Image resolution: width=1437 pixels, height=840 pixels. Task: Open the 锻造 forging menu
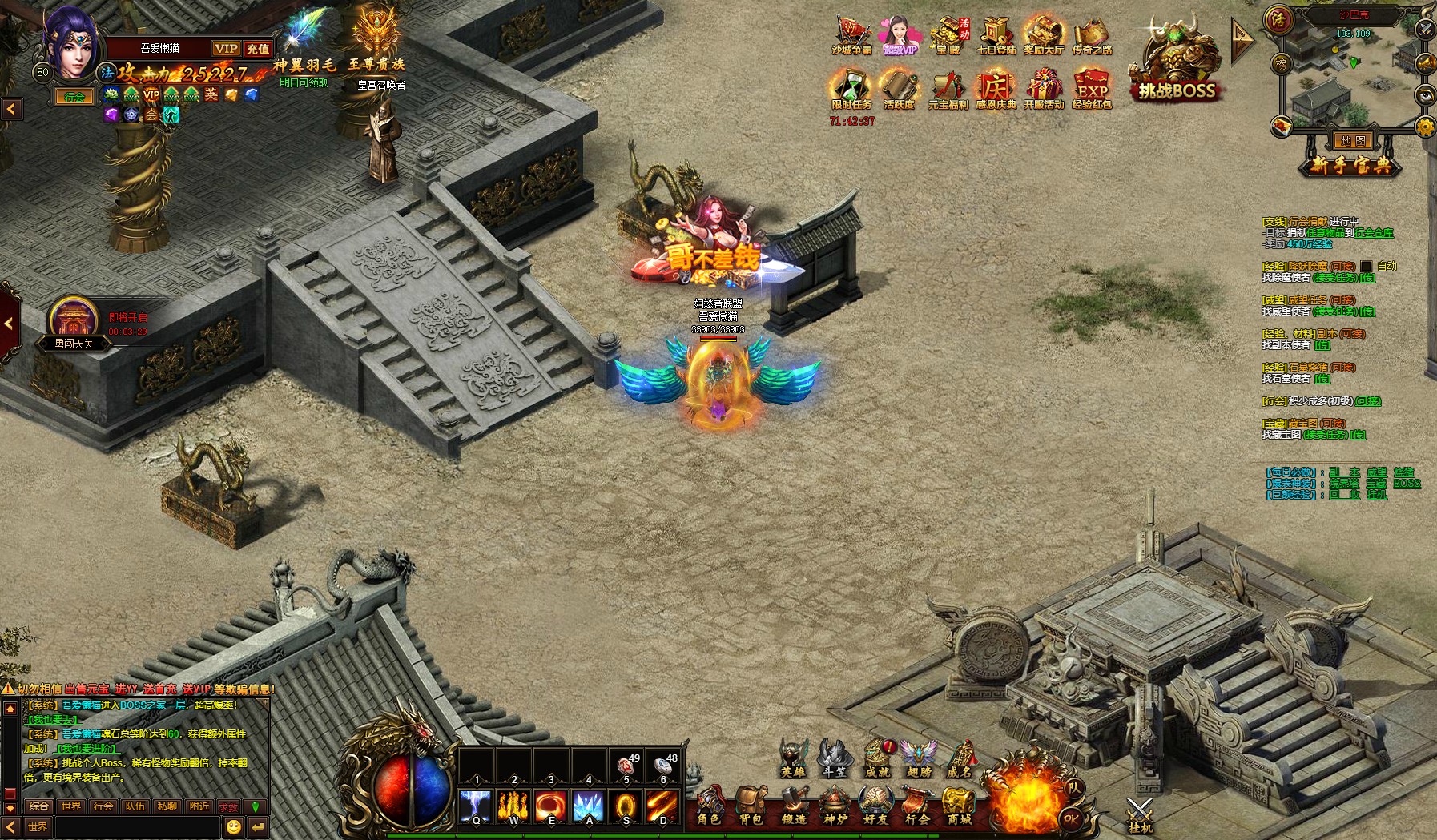click(x=793, y=805)
